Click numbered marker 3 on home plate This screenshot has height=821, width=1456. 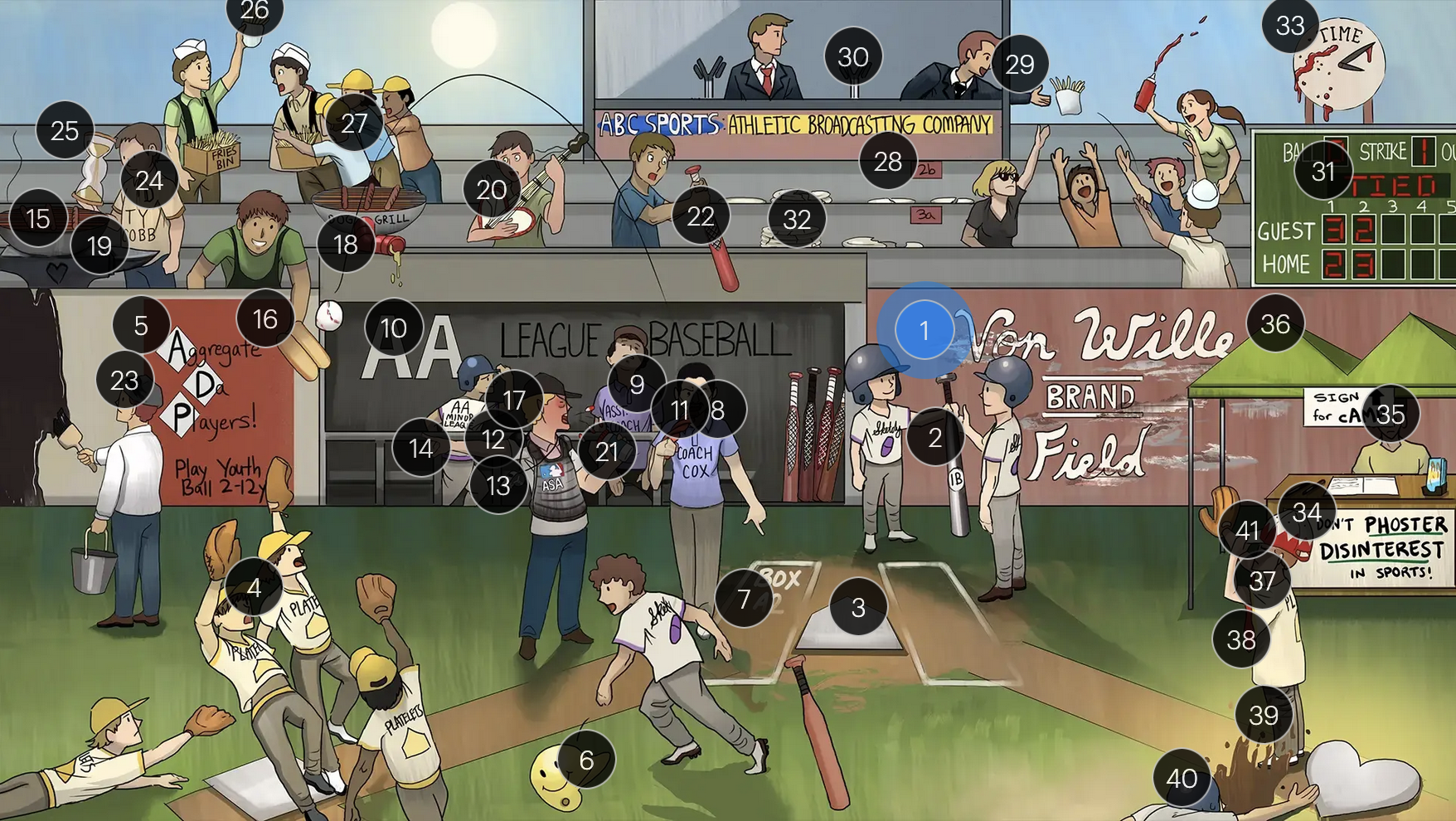(x=858, y=607)
